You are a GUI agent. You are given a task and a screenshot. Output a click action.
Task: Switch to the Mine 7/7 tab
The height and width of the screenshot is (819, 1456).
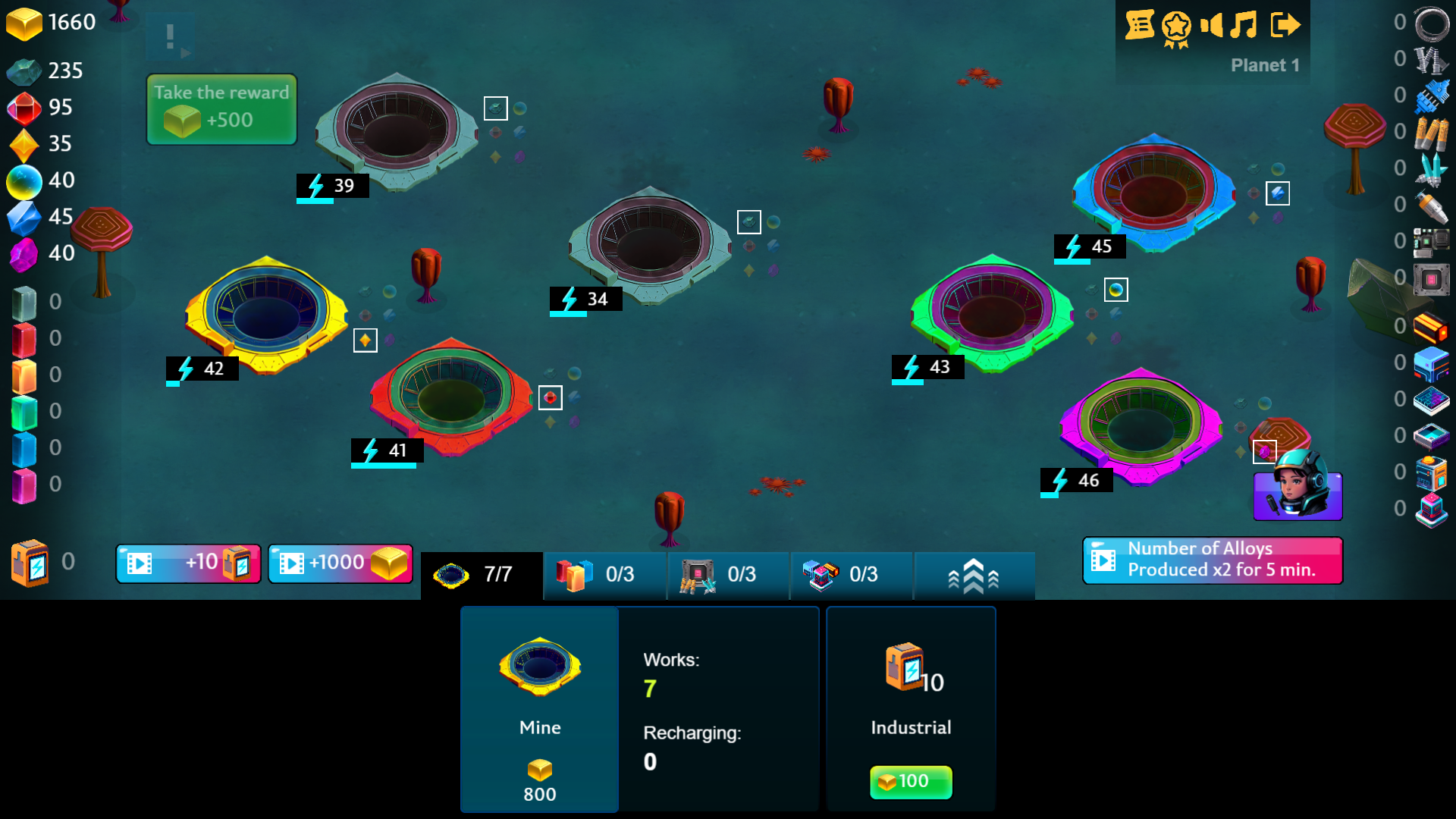pos(482,574)
